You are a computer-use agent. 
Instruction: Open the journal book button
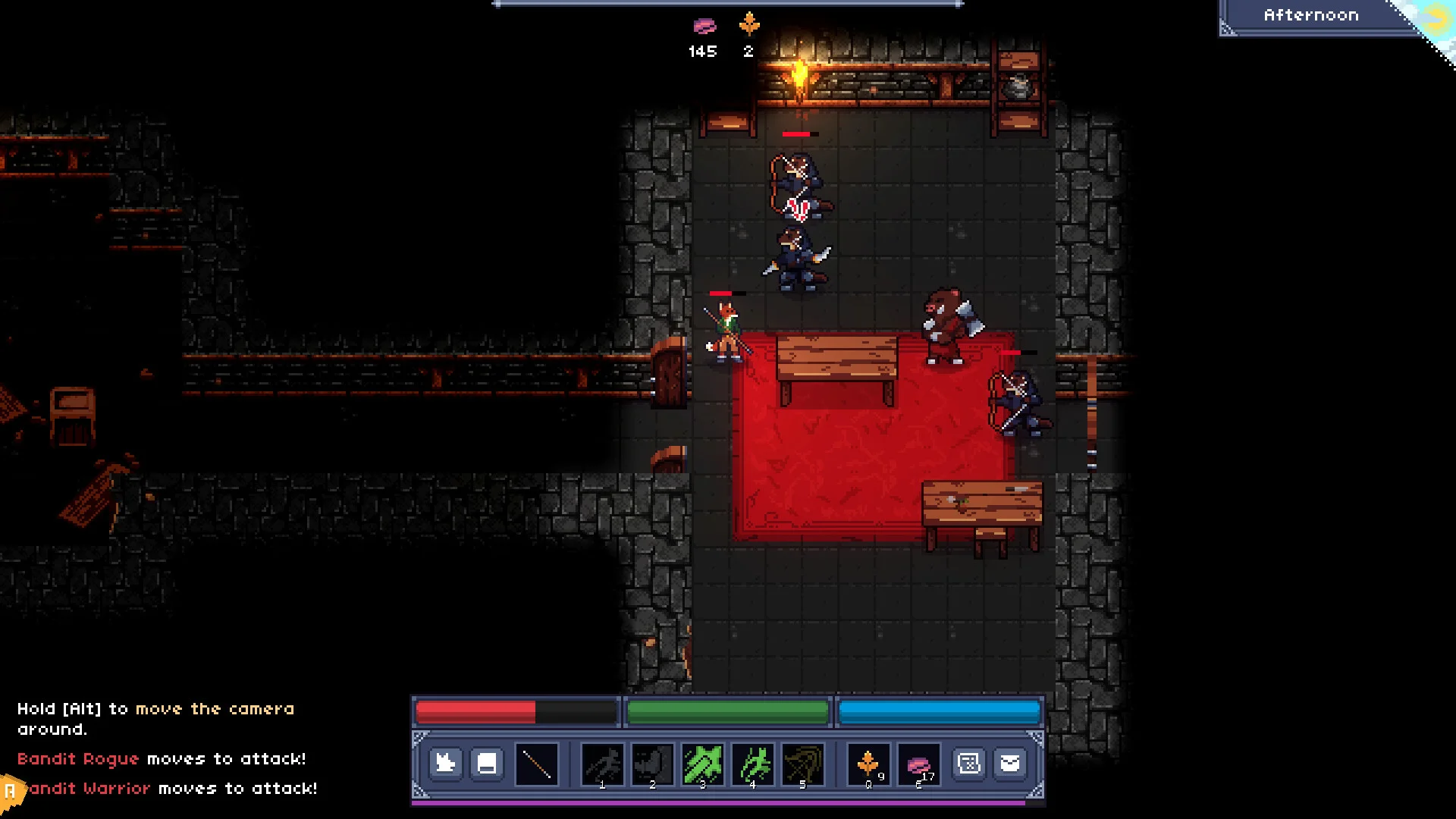click(487, 764)
